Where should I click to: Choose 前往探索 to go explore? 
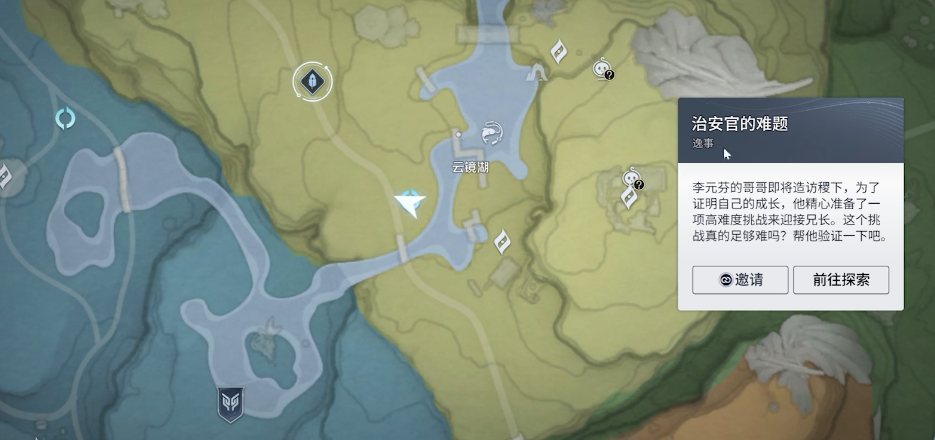click(x=840, y=280)
